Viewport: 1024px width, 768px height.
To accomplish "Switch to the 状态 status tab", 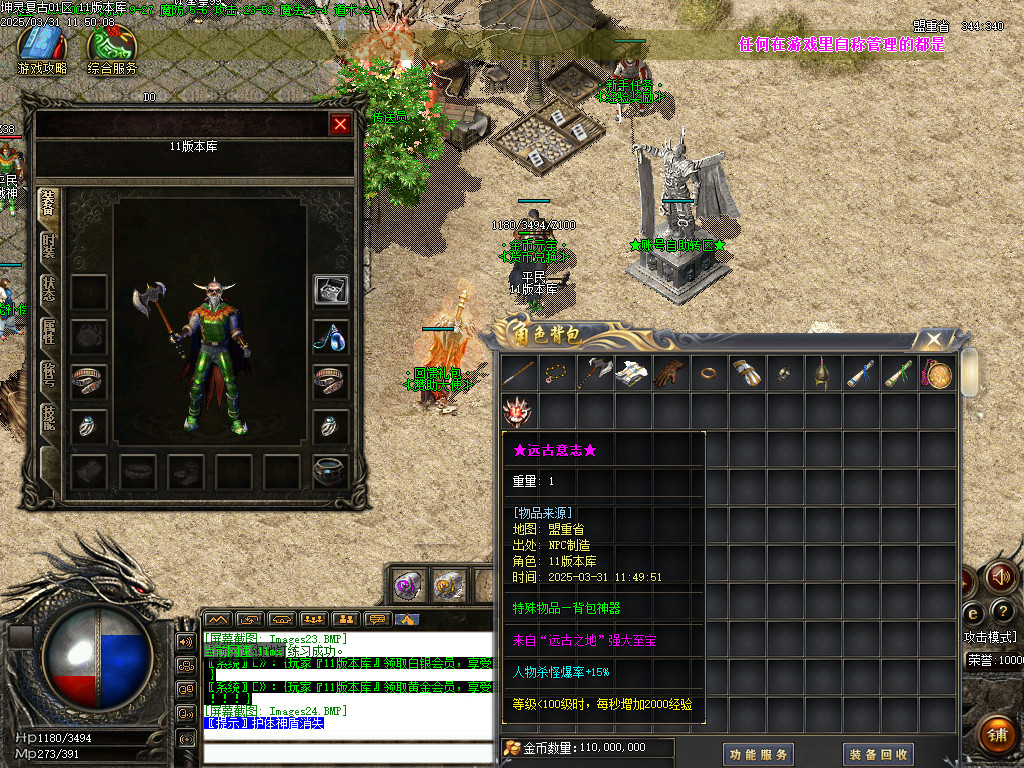I will 49,289.
